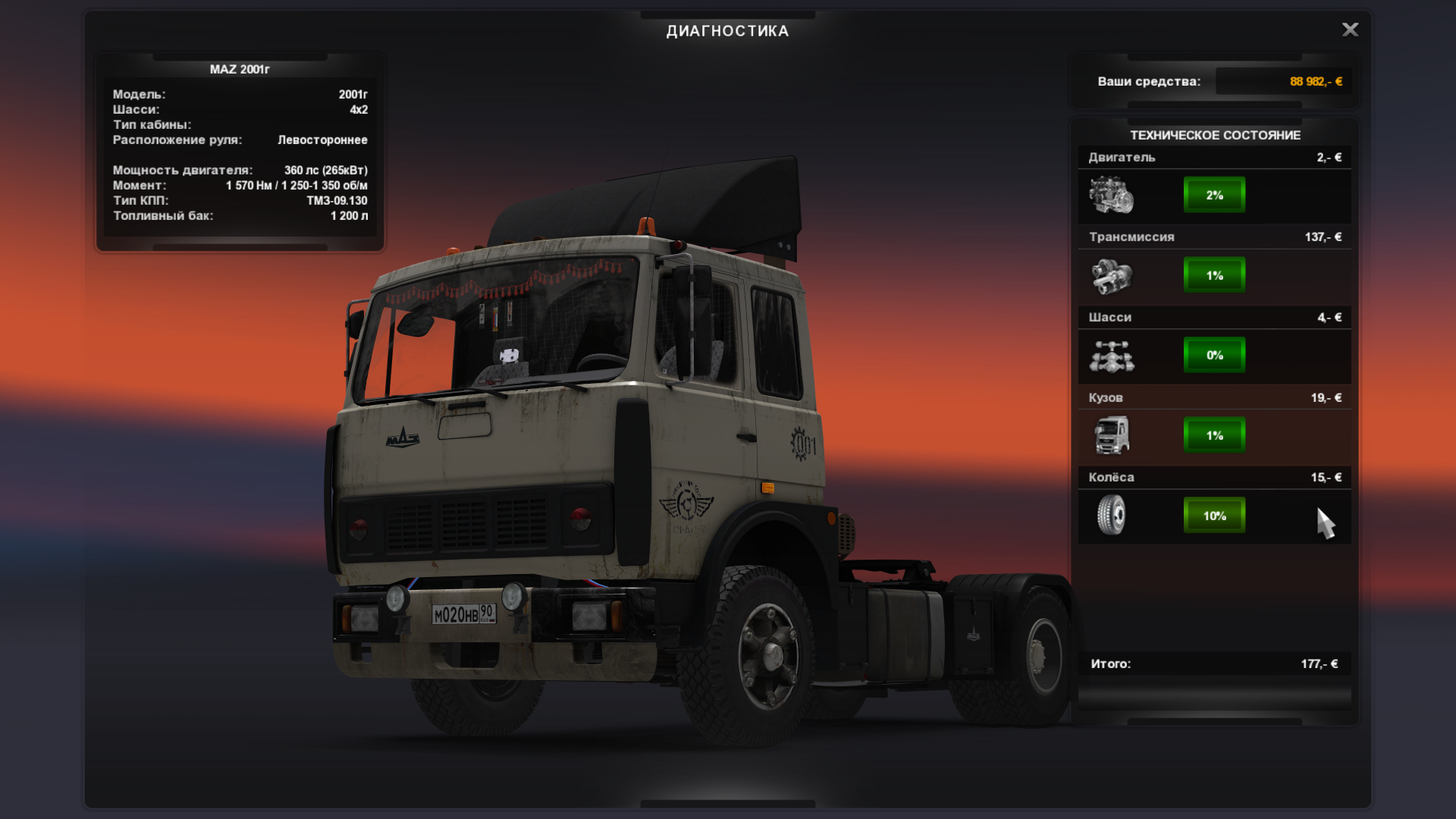Pick the truck cab icon under Кузов

[1111, 435]
